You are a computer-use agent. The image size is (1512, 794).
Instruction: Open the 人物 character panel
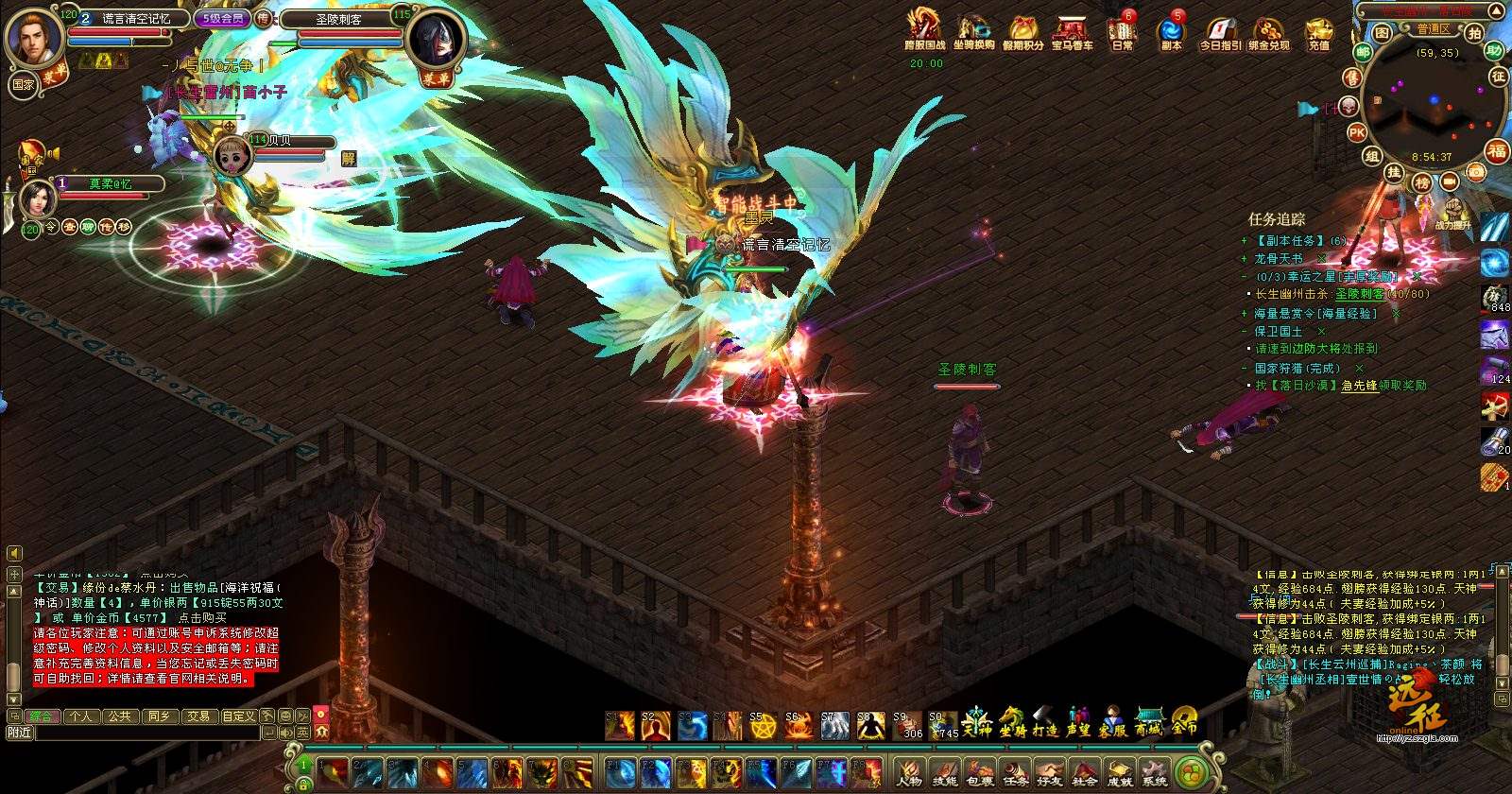pos(909,773)
